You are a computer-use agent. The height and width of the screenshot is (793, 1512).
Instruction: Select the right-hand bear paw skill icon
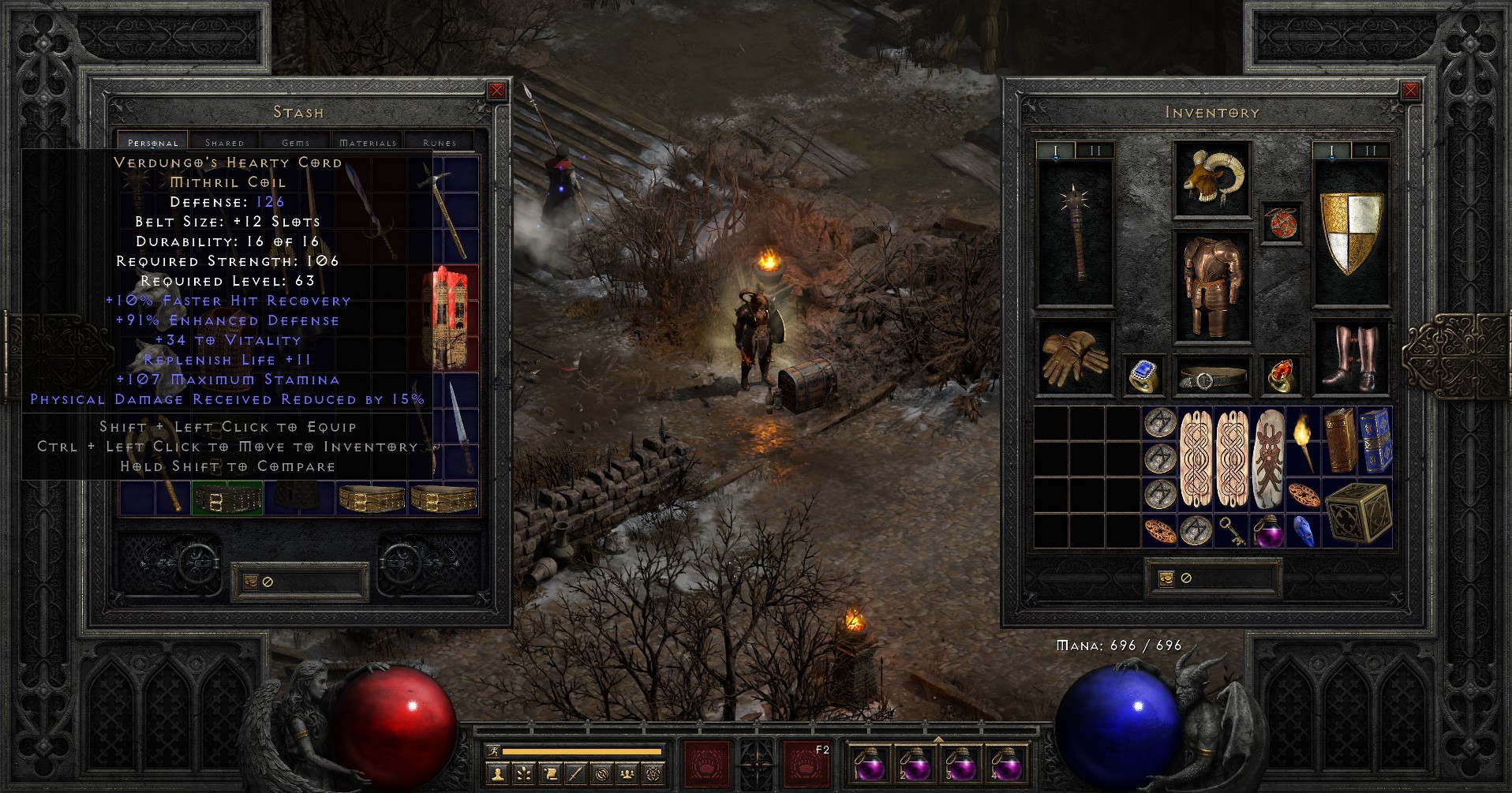[806, 764]
